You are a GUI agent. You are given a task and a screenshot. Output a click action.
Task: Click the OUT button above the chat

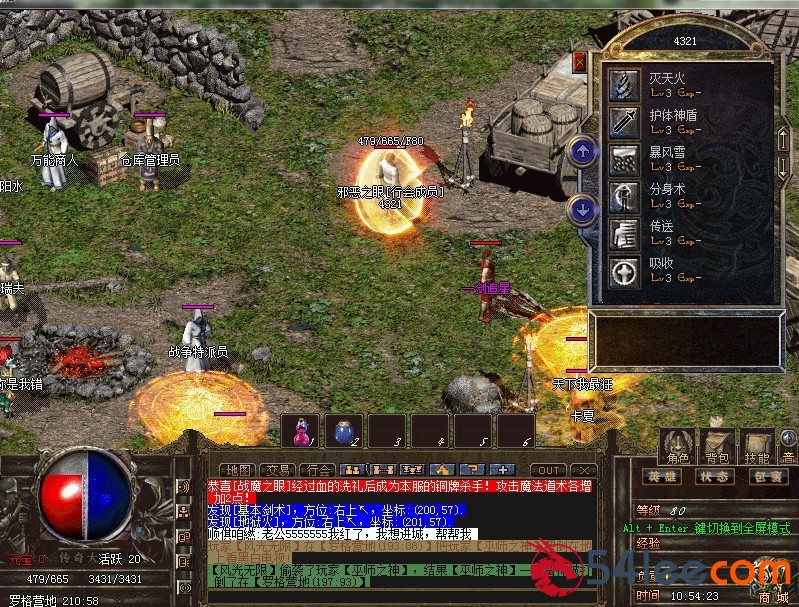(548, 469)
